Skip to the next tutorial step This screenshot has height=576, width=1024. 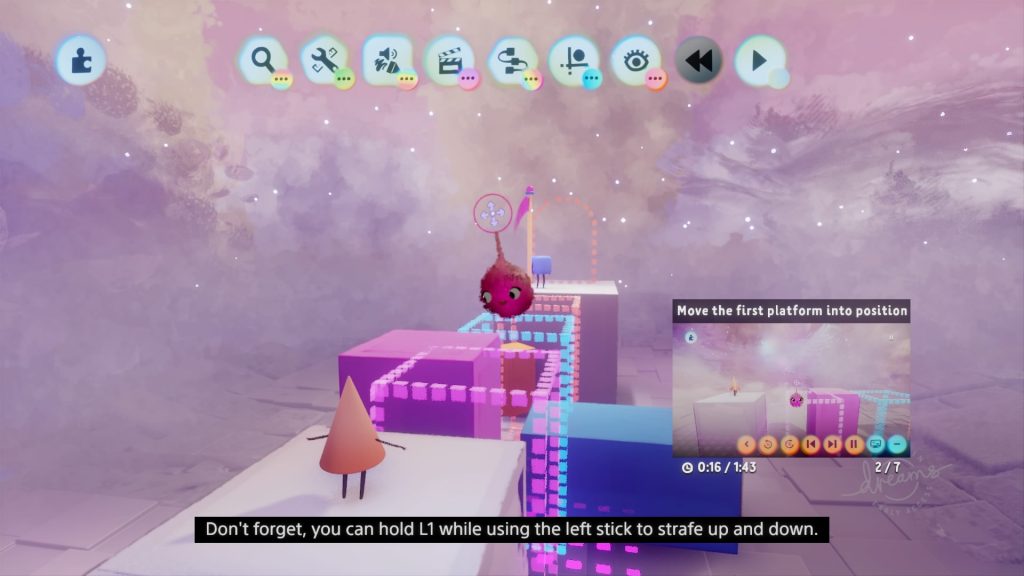pos(832,444)
